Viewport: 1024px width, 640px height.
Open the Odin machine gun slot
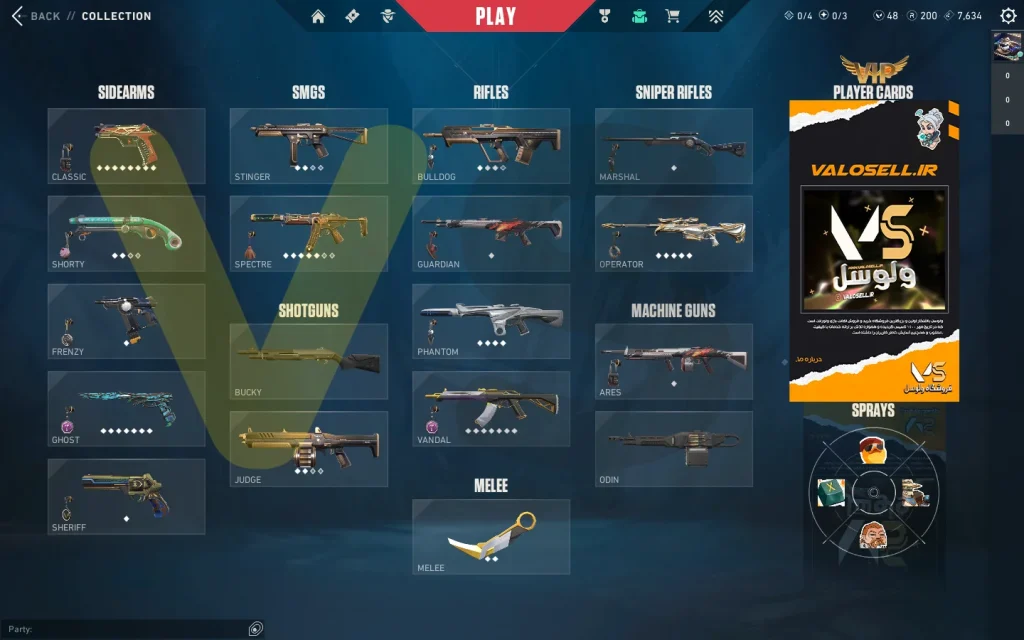(674, 449)
